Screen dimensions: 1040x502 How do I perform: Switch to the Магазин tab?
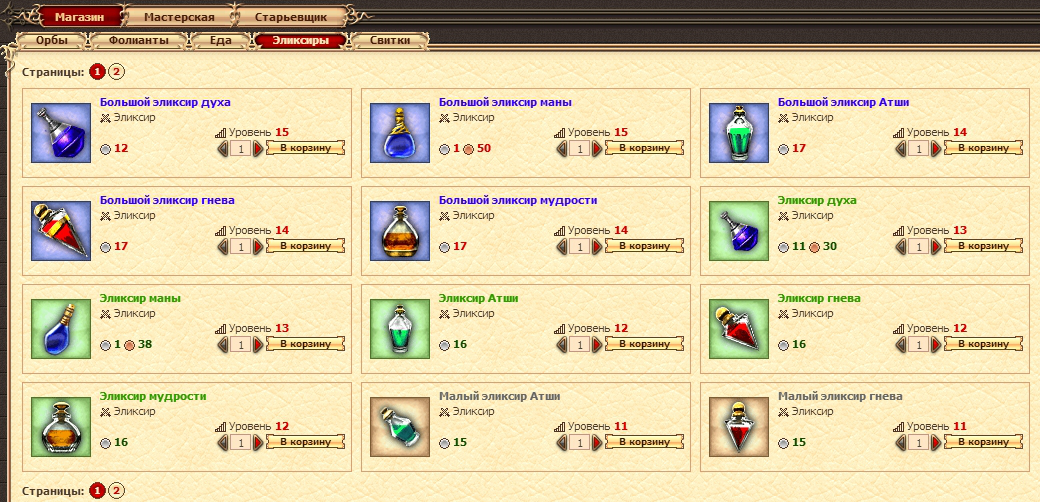(x=80, y=17)
